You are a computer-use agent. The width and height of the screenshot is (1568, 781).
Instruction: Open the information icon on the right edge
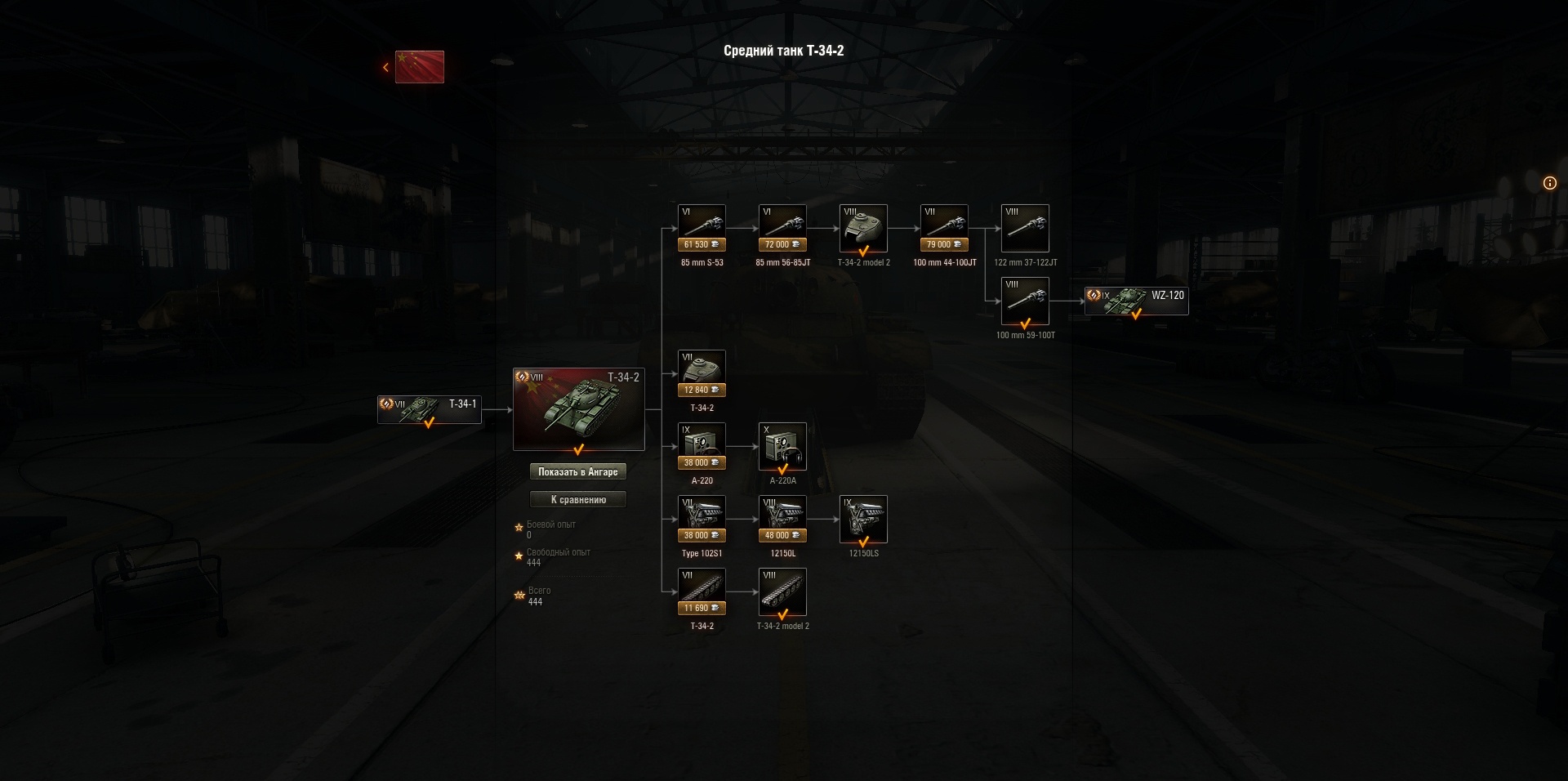tap(1550, 183)
